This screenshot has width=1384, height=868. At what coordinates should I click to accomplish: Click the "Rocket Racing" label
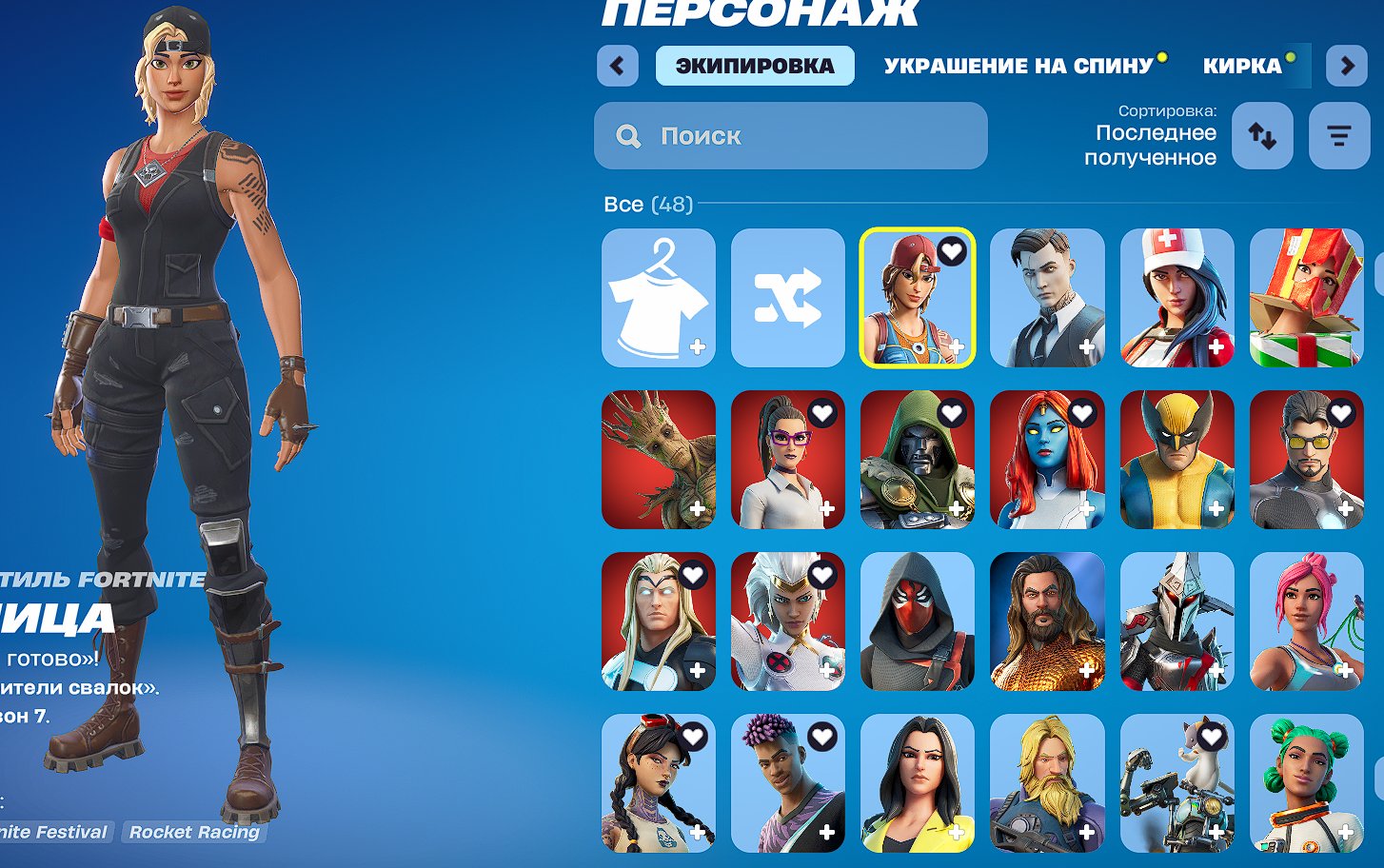(x=194, y=832)
